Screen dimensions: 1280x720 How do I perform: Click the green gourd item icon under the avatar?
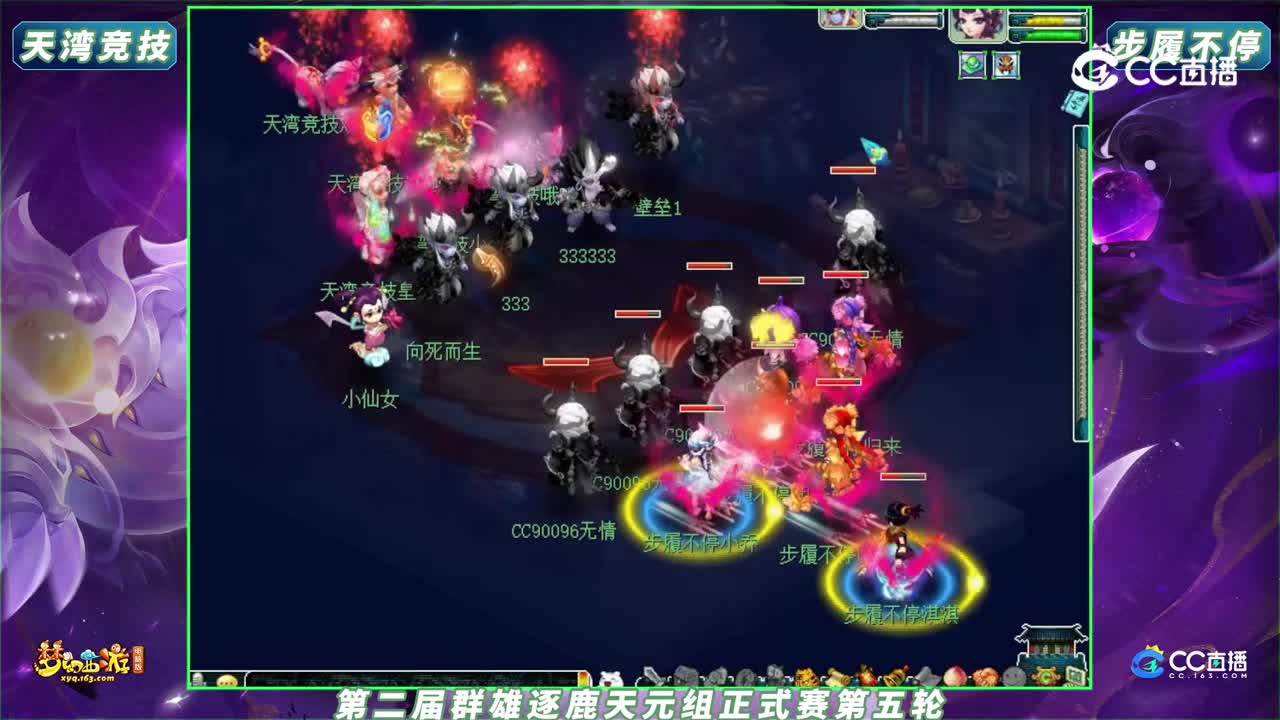972,65
